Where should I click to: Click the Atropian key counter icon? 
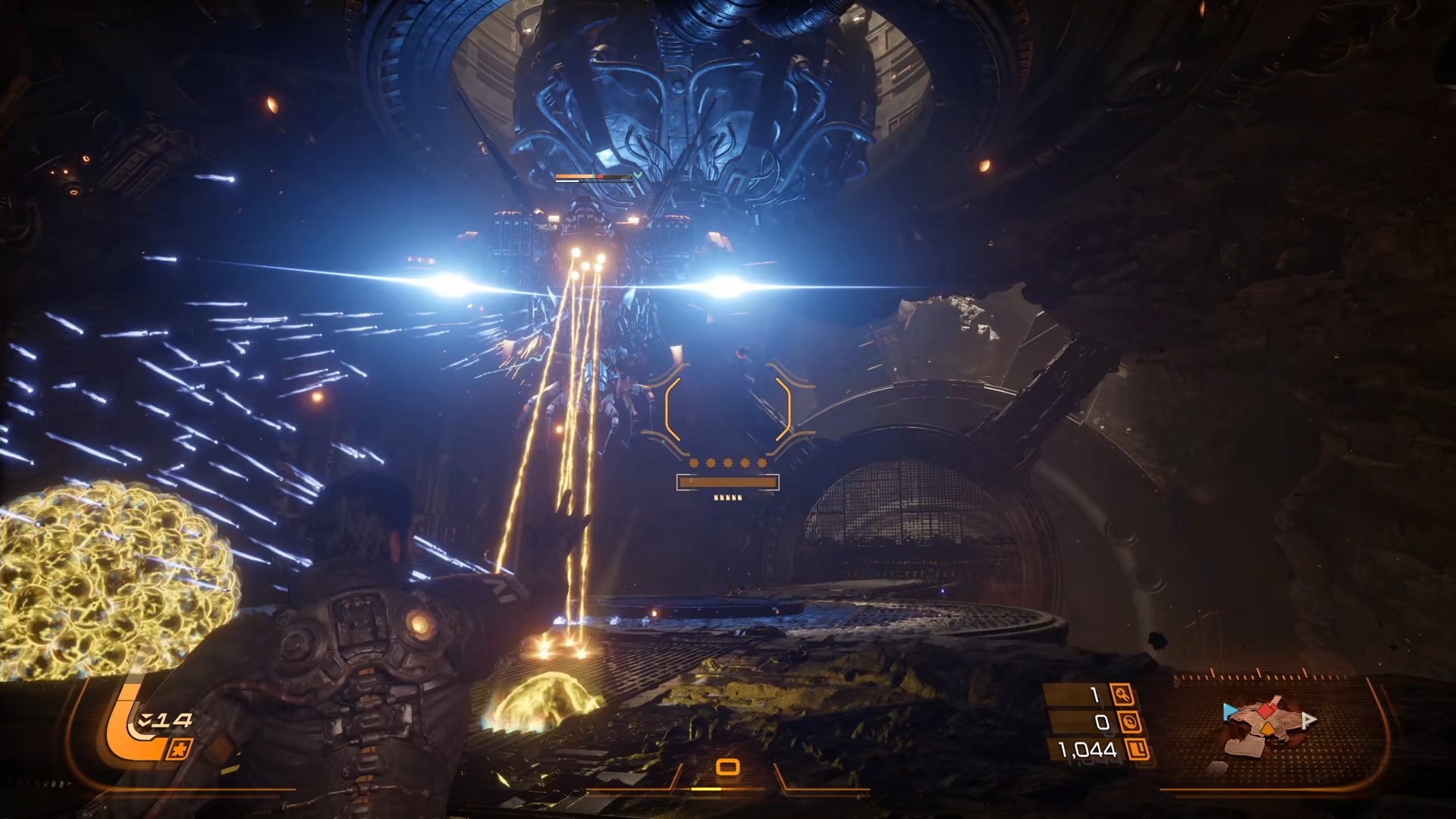1121,695
